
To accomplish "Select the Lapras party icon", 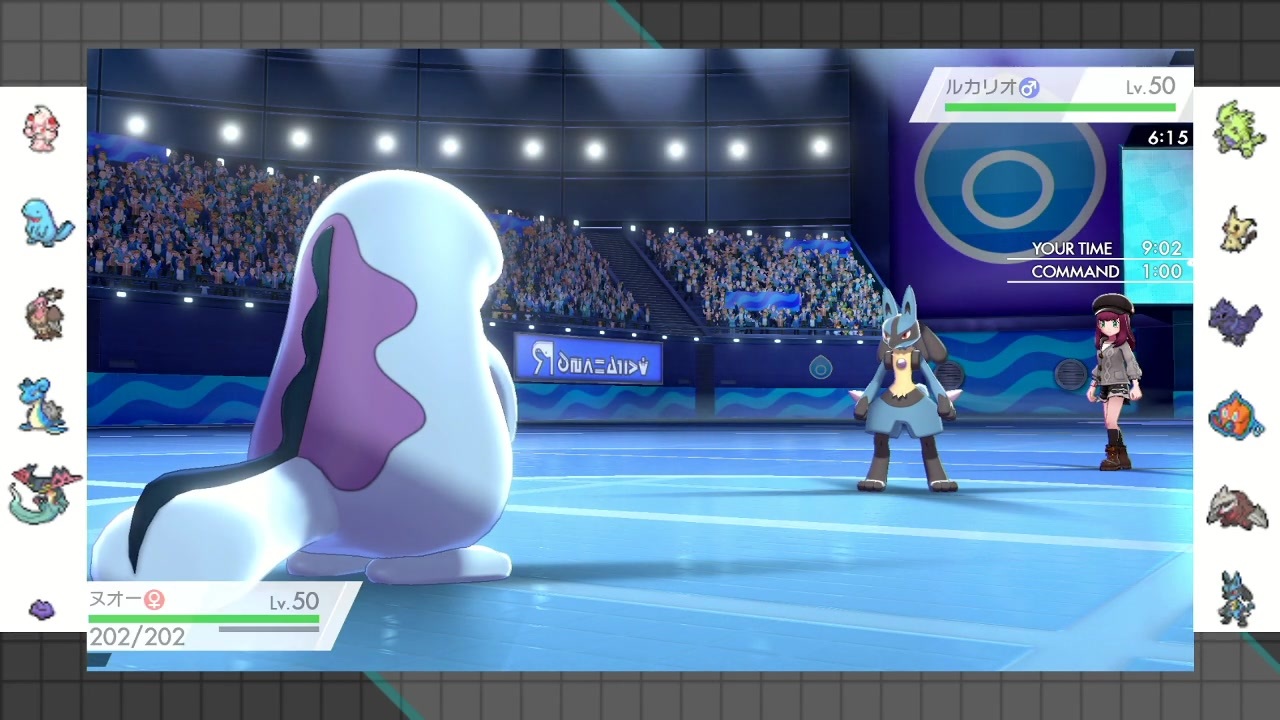I will (x=43, y=405).
